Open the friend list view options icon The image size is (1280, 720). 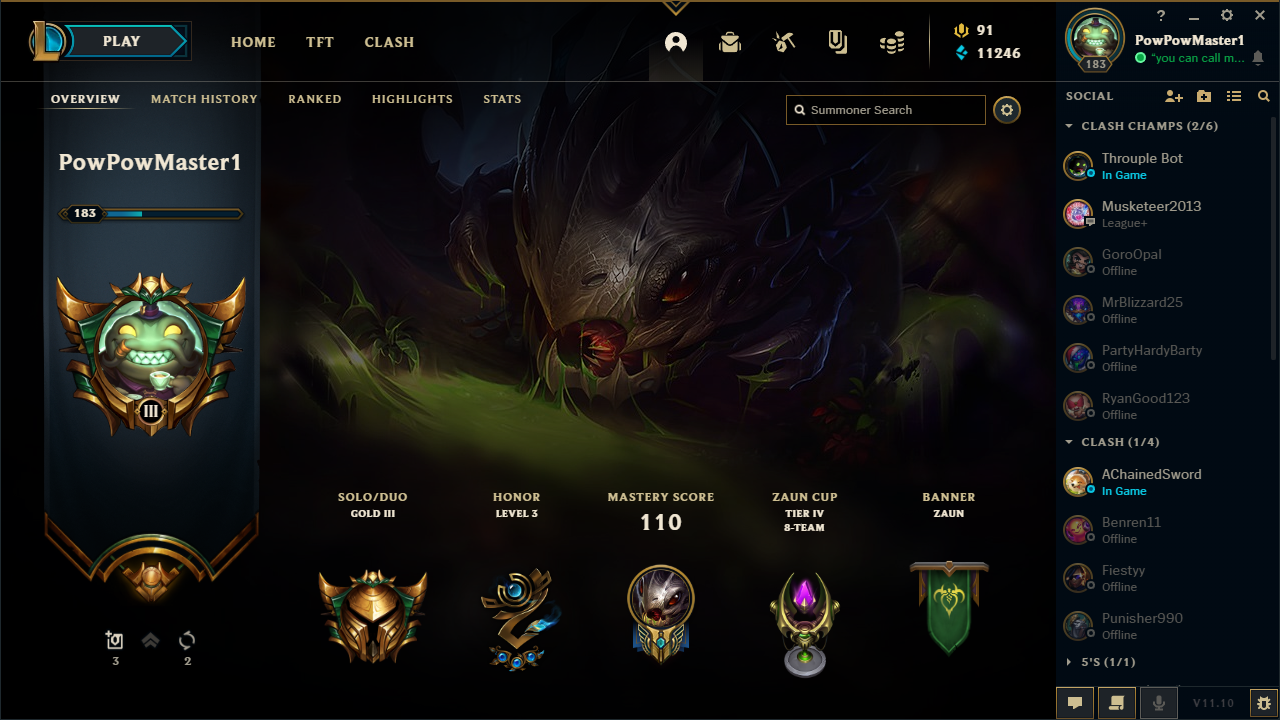tap(1234, 95)
